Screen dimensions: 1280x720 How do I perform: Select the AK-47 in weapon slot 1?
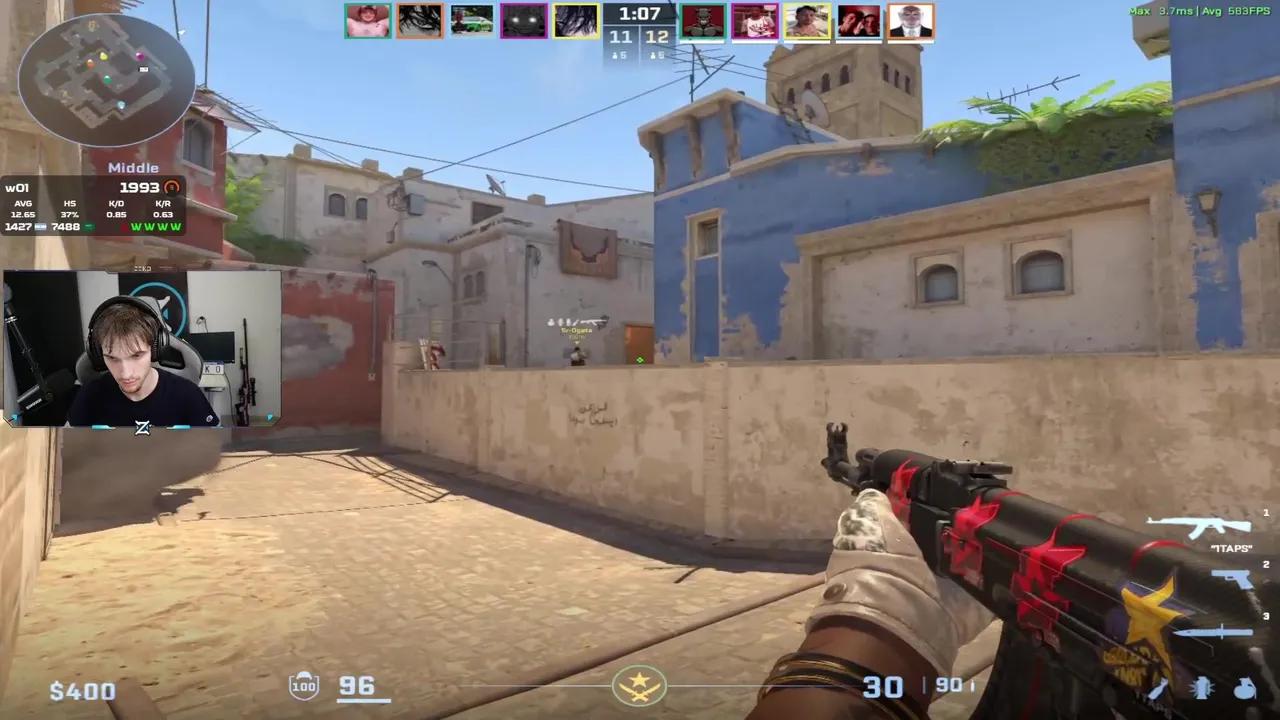pyautogui.click(x=1200, y=524)
